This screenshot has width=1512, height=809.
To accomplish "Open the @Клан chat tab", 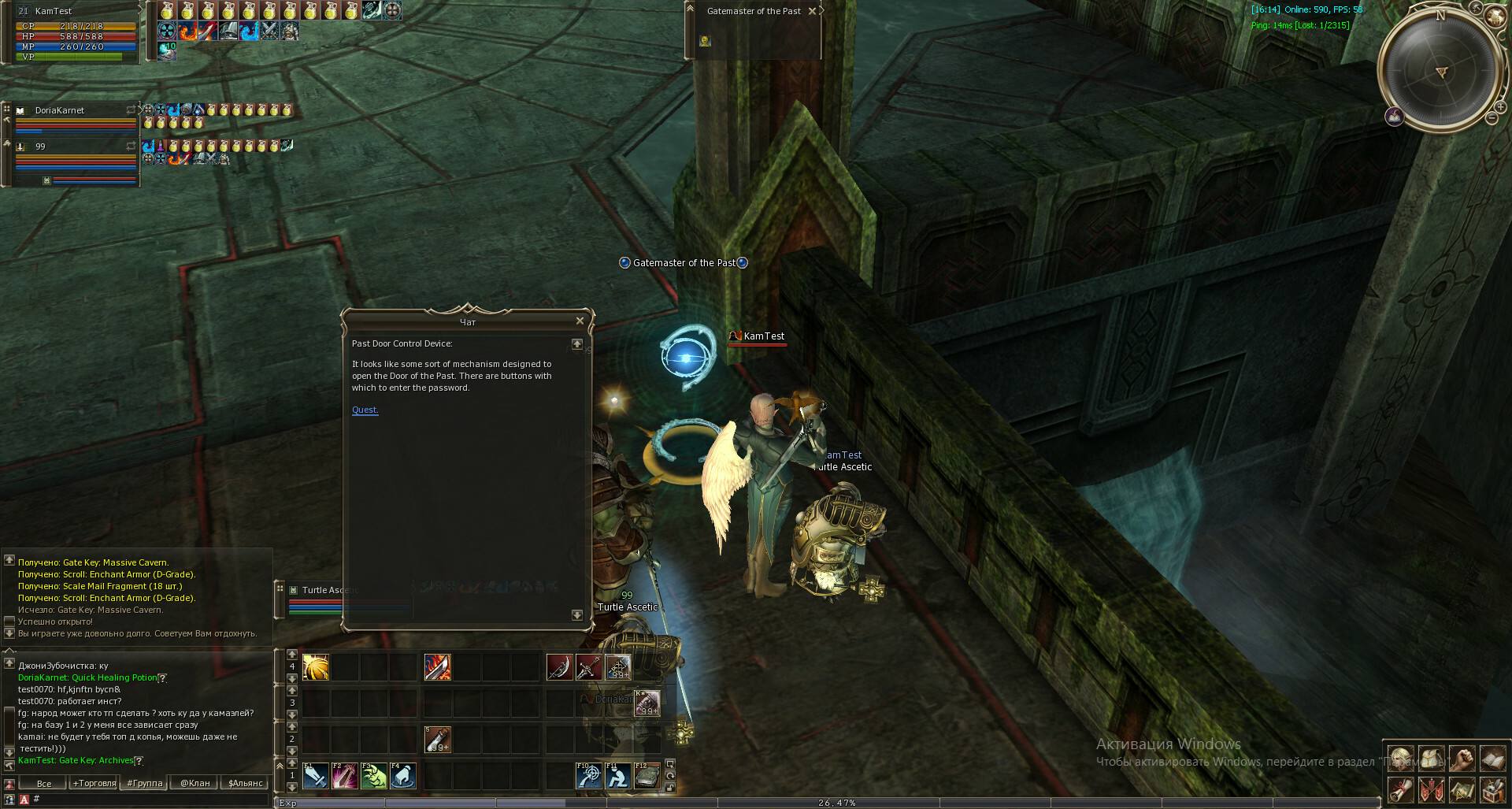I will pyautogui.click(x=195, y=783).
